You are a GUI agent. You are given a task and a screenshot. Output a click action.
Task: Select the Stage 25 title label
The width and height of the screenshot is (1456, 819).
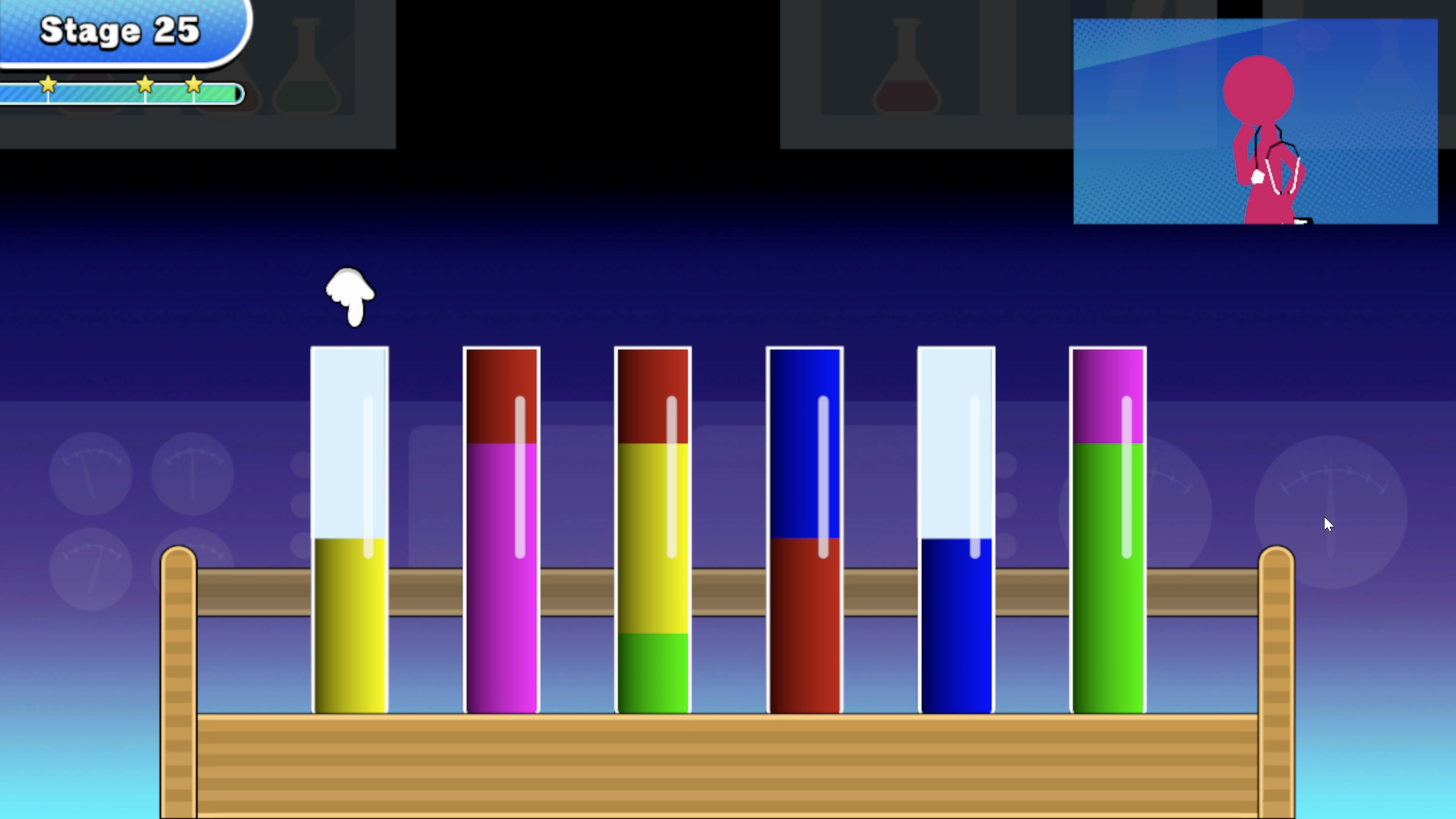119,31
